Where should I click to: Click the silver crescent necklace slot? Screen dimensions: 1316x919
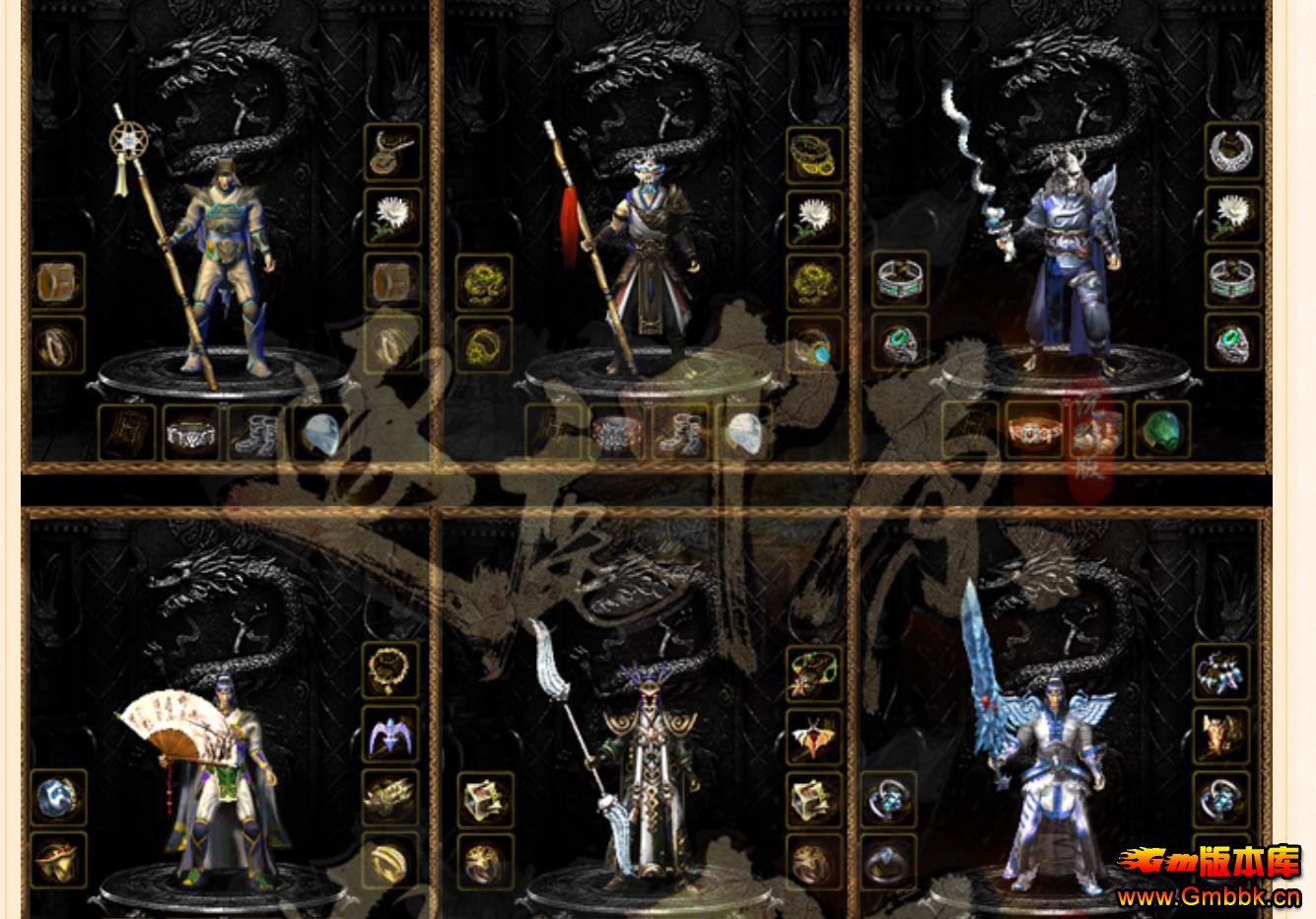1232,151
